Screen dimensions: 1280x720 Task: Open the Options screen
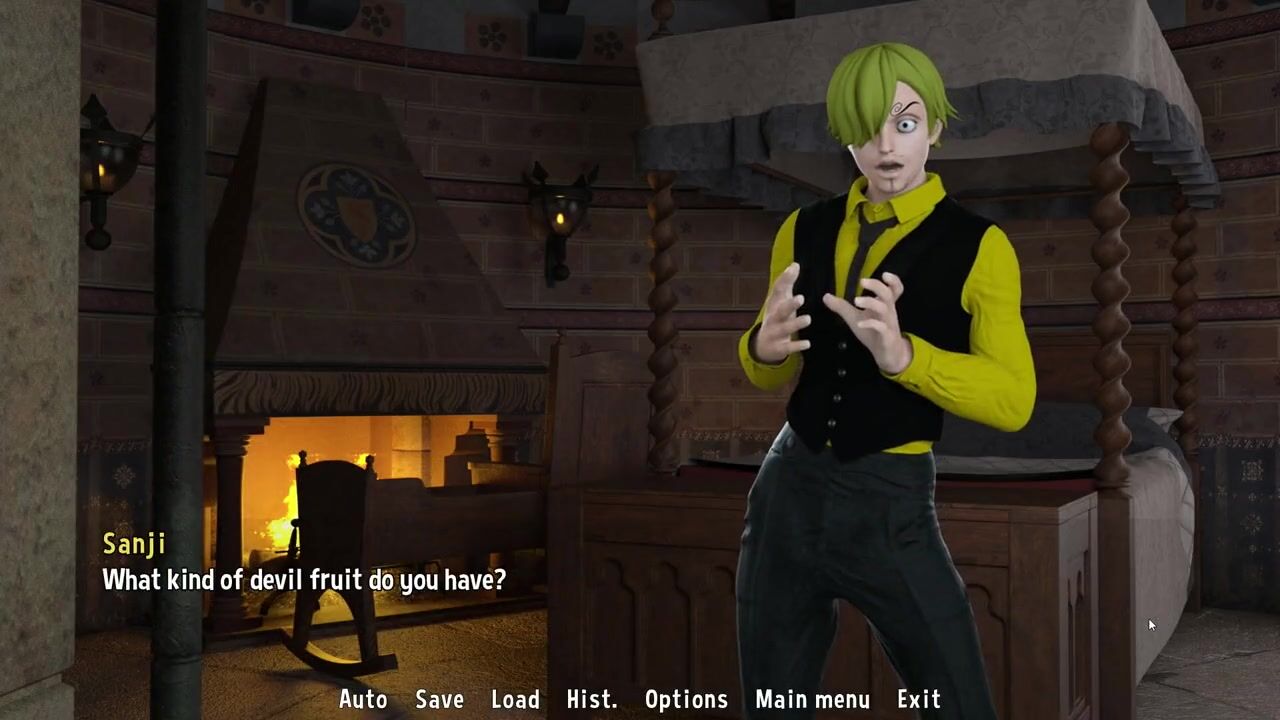pos(686,700)
